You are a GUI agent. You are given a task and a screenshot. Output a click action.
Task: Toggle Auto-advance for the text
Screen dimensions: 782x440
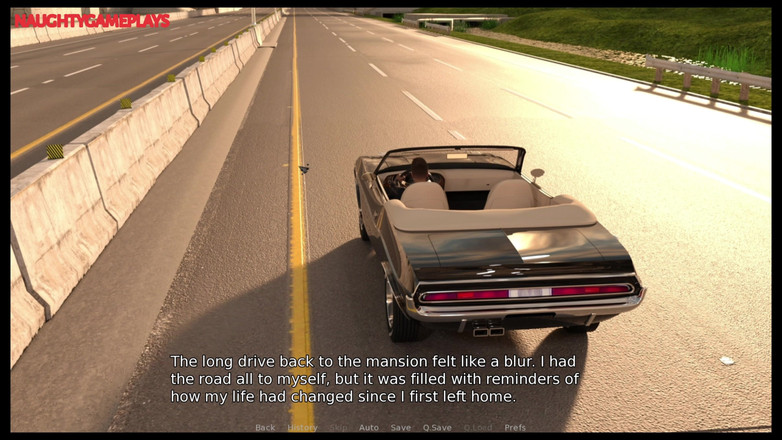coord(369,427)
